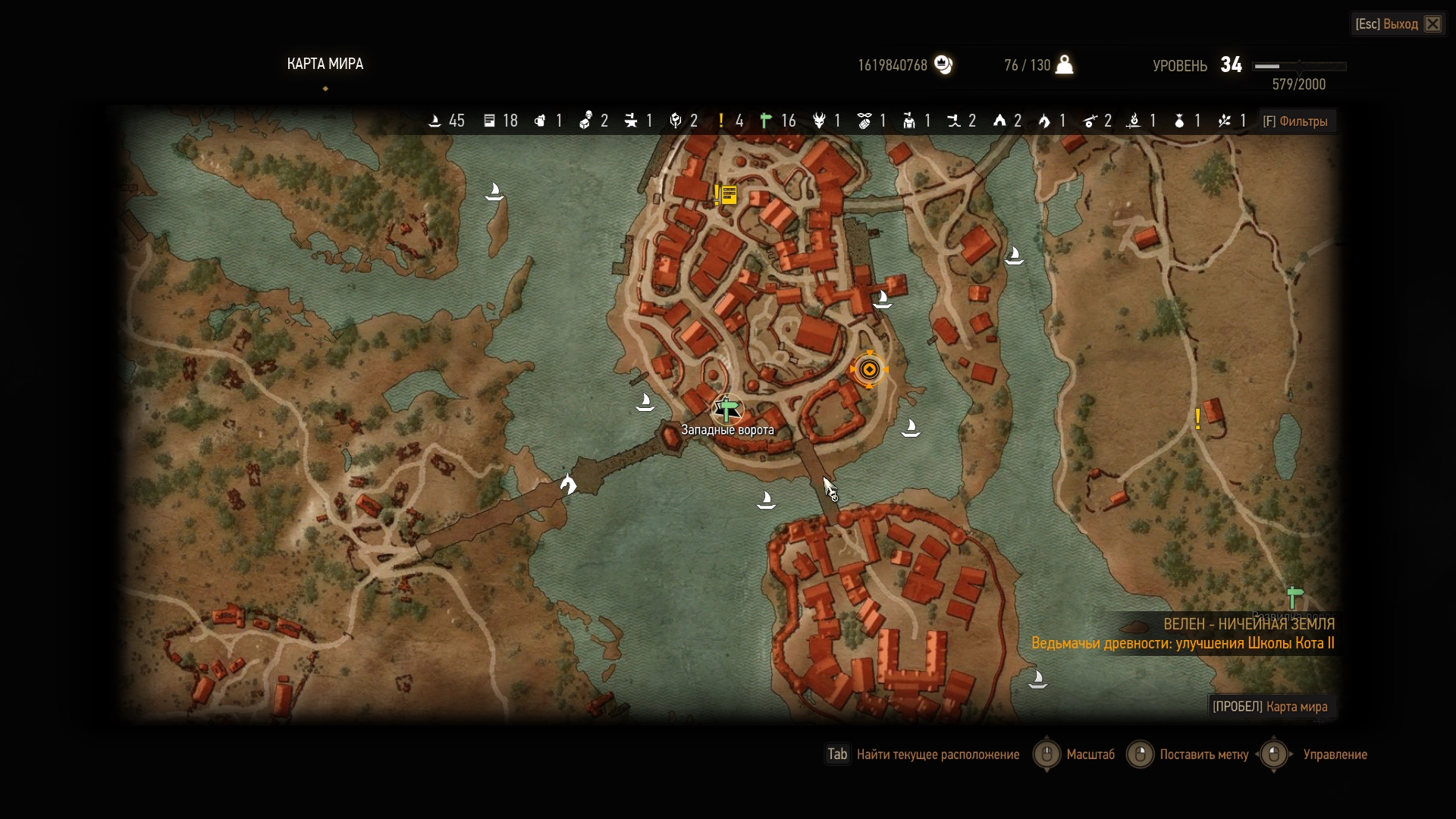Screen dimensions: 1456x819
Task: Select the yellow exclamation marker on the east bank
Action: coord(1197,419)
